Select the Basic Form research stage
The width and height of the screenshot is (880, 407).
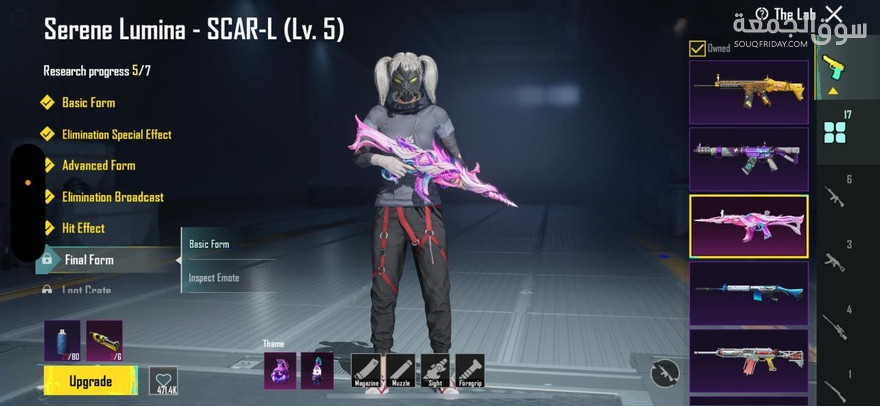(x=88, y=103)
